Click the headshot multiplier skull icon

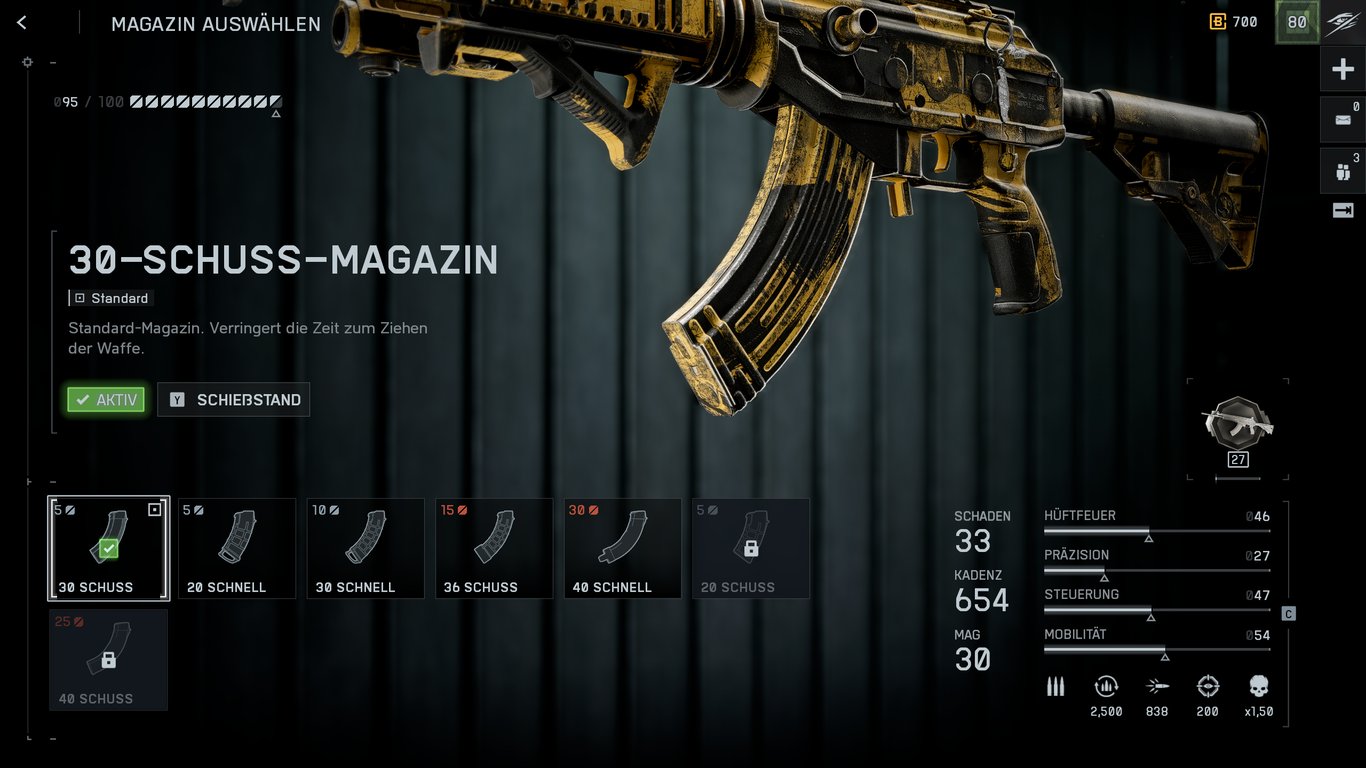[x=1257, y=686]
